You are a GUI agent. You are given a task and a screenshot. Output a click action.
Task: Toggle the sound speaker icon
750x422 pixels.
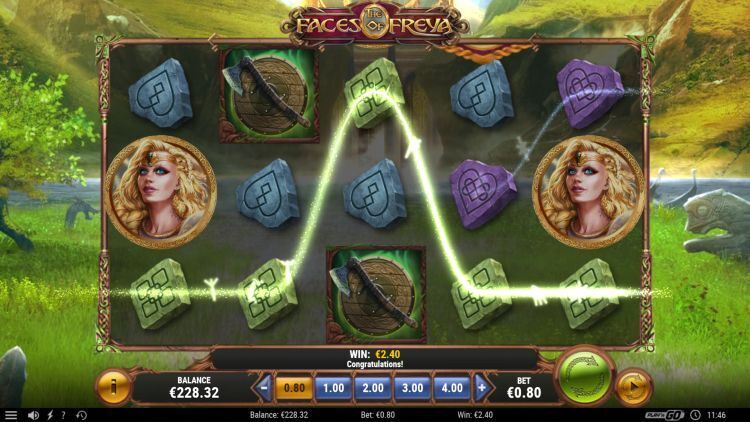point(33,415)
